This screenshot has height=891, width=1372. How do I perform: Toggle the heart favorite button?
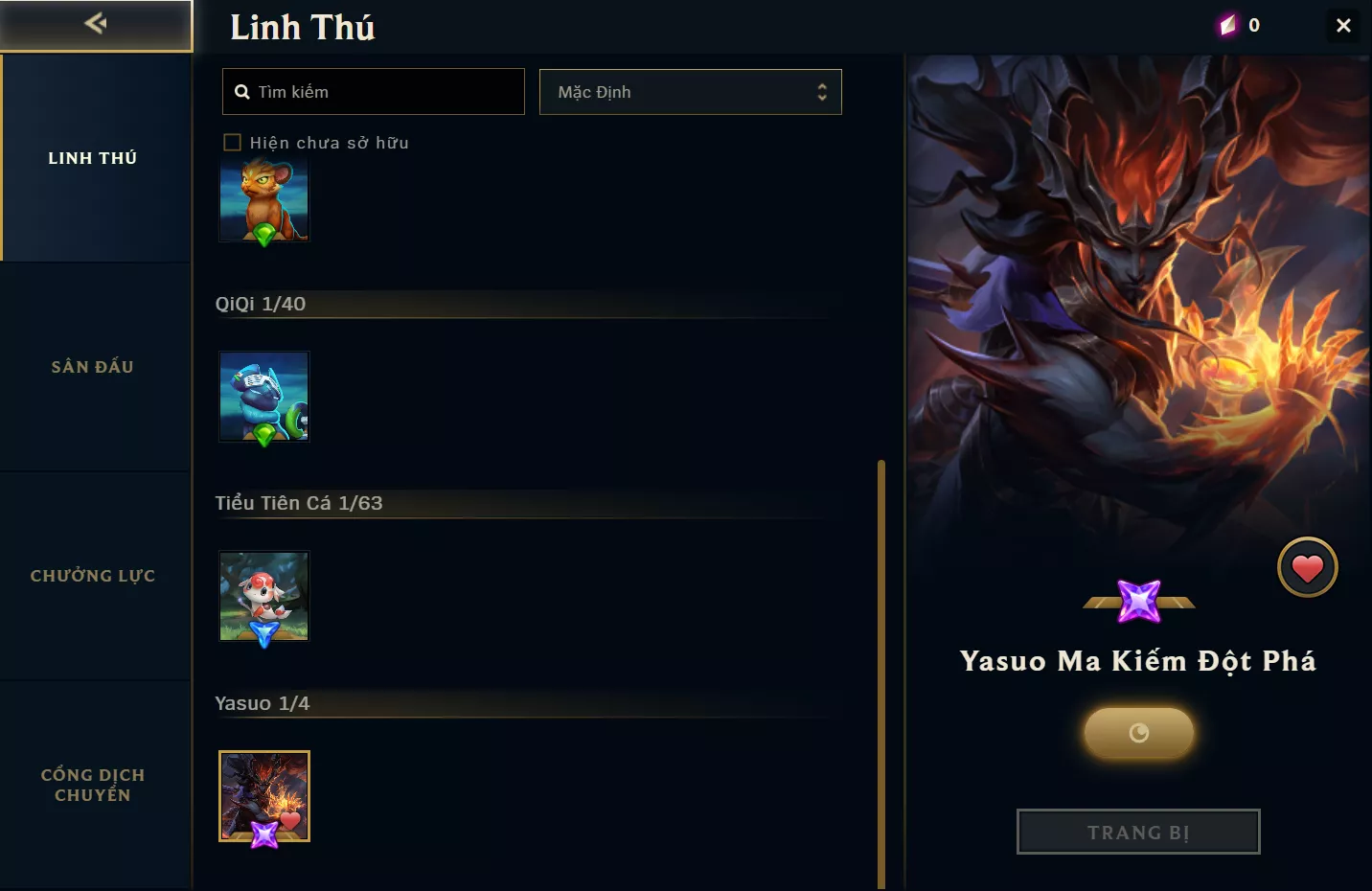(x=1307, y=568)
